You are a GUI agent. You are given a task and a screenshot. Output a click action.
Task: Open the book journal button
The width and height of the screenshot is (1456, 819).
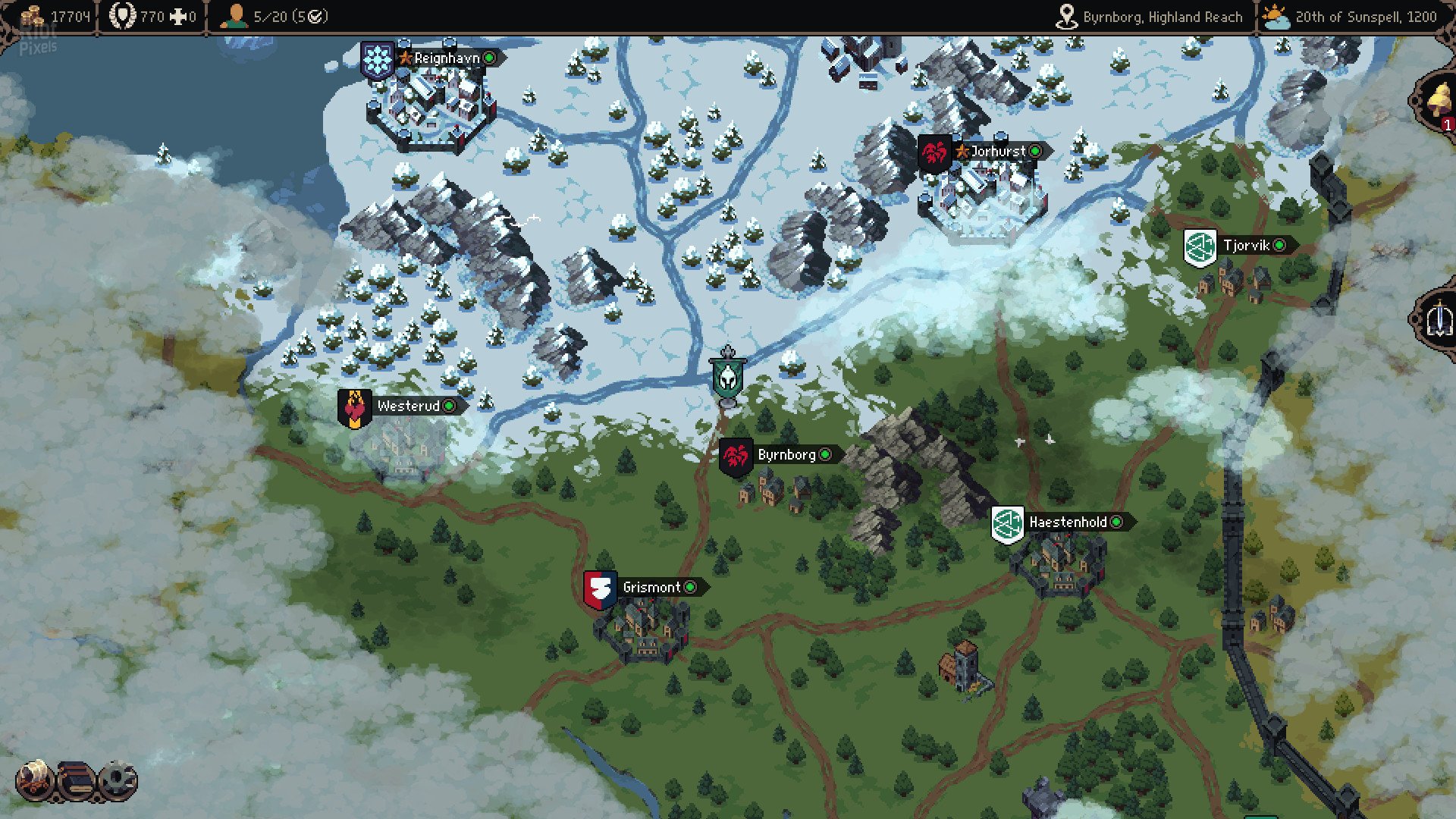76,780
